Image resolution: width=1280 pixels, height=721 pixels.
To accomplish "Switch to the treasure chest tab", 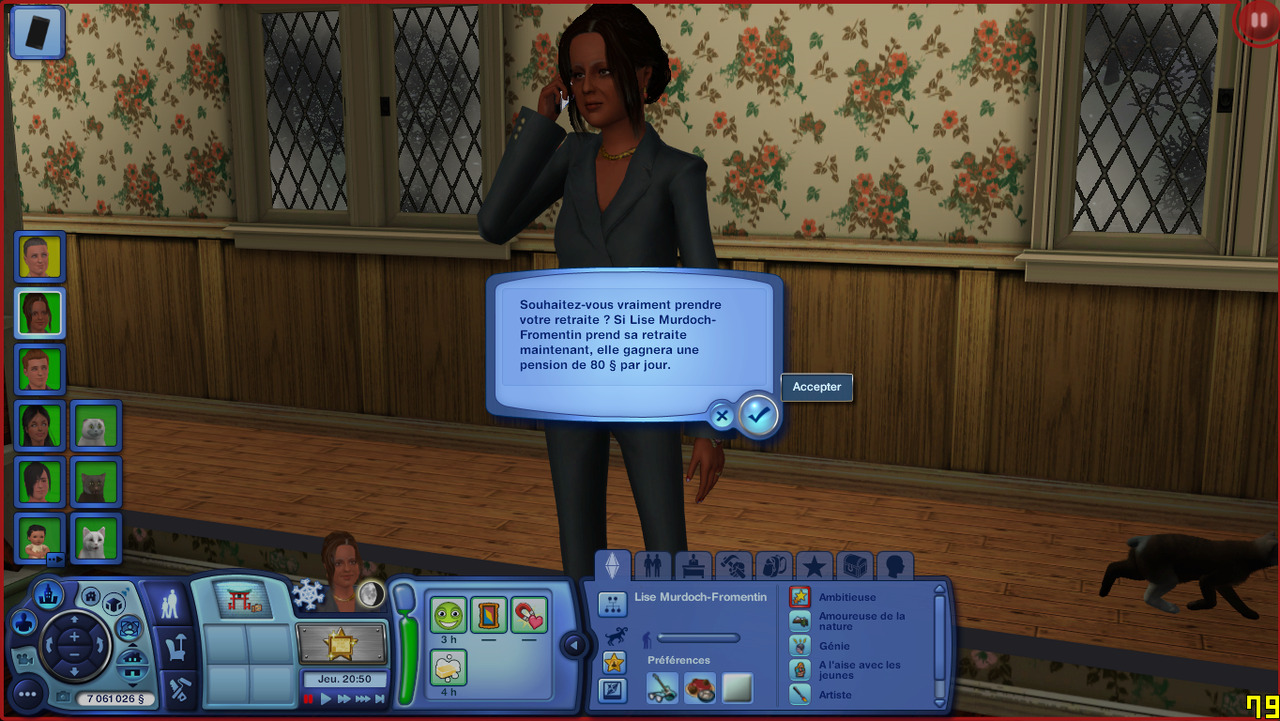I will pyautogui.click(x=854, y=566).
